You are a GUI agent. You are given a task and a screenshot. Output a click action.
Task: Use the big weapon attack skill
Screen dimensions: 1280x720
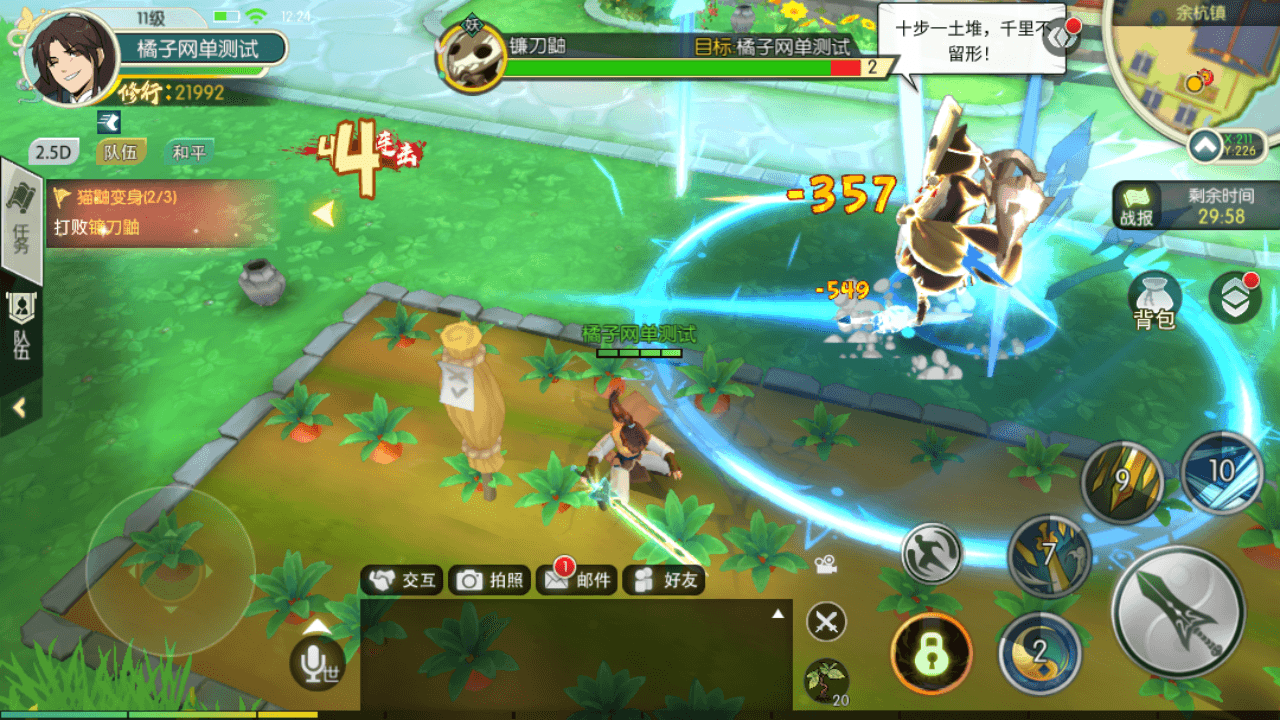1179,611
